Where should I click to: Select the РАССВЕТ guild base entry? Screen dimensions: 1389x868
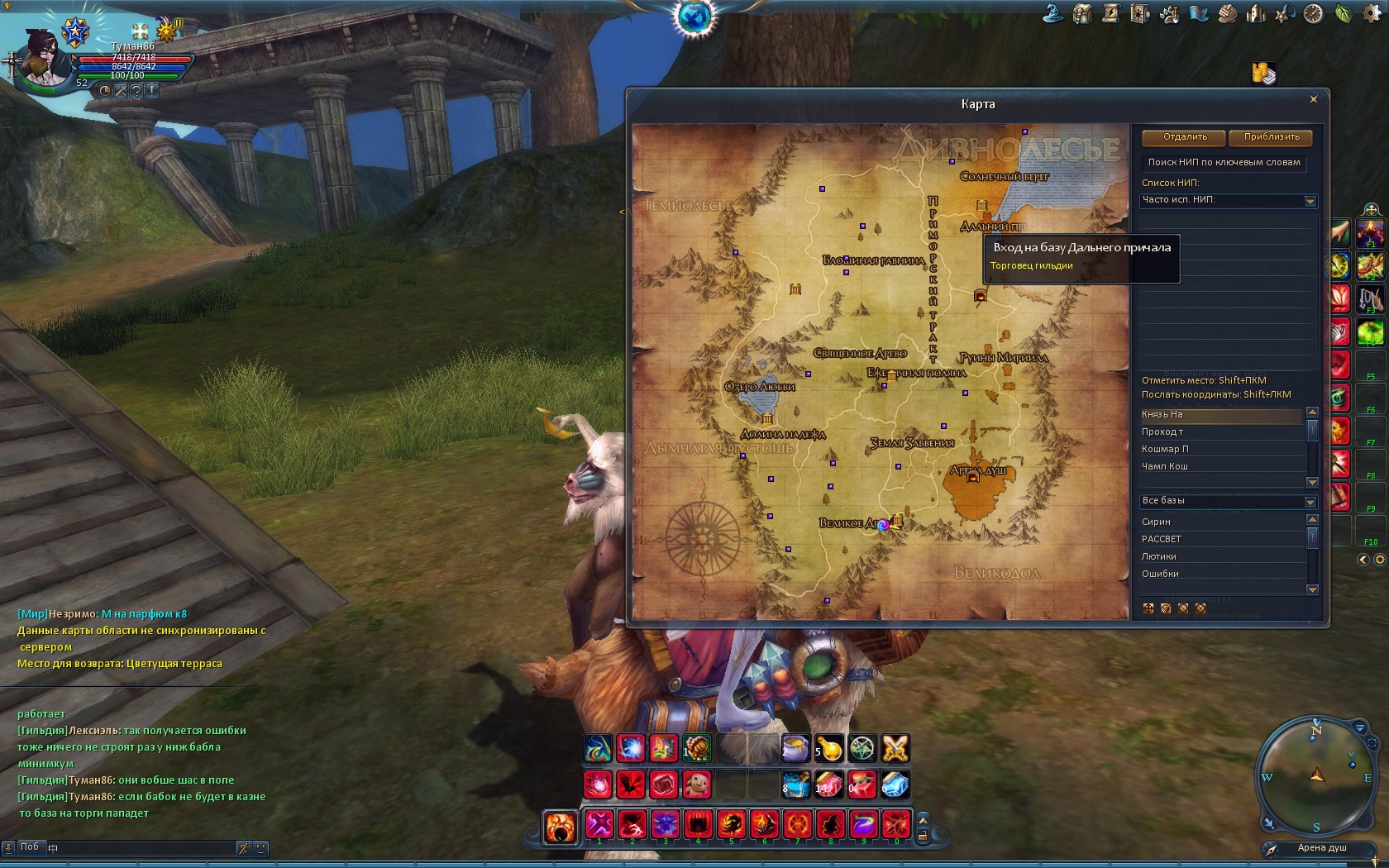(1220, 539)
